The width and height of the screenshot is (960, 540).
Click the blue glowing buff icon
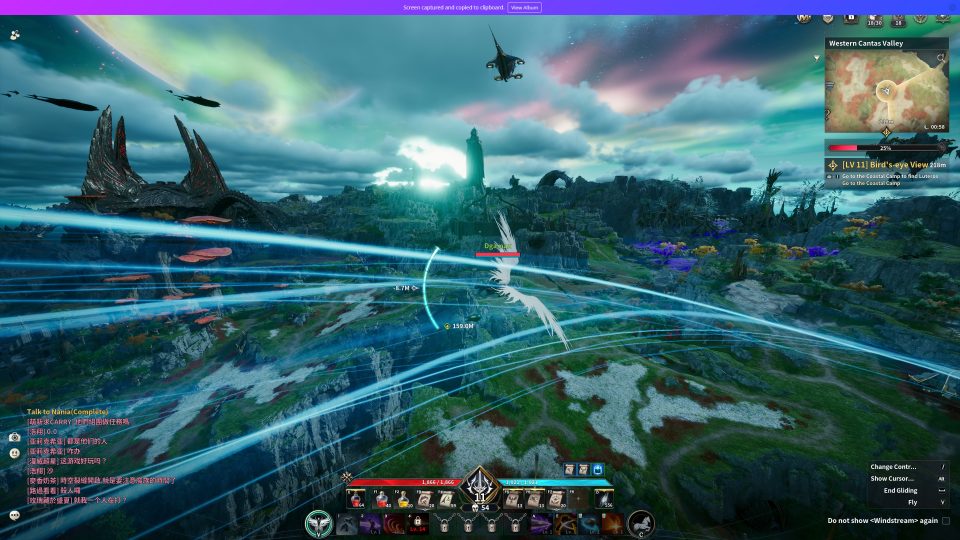click(x=598, y=469)
